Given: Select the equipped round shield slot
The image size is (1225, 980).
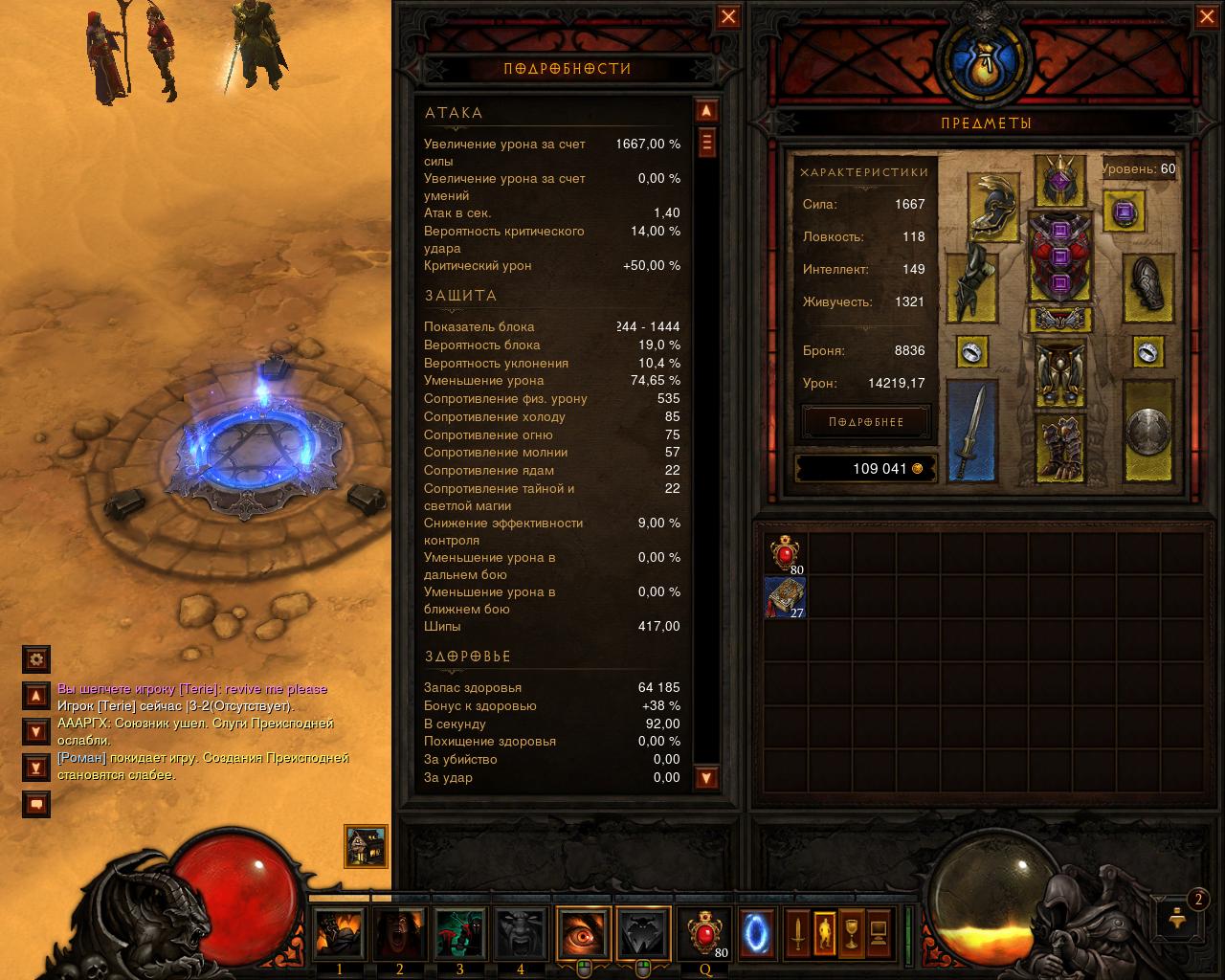Looking at the screenshot, I should tap(1147, 431).
